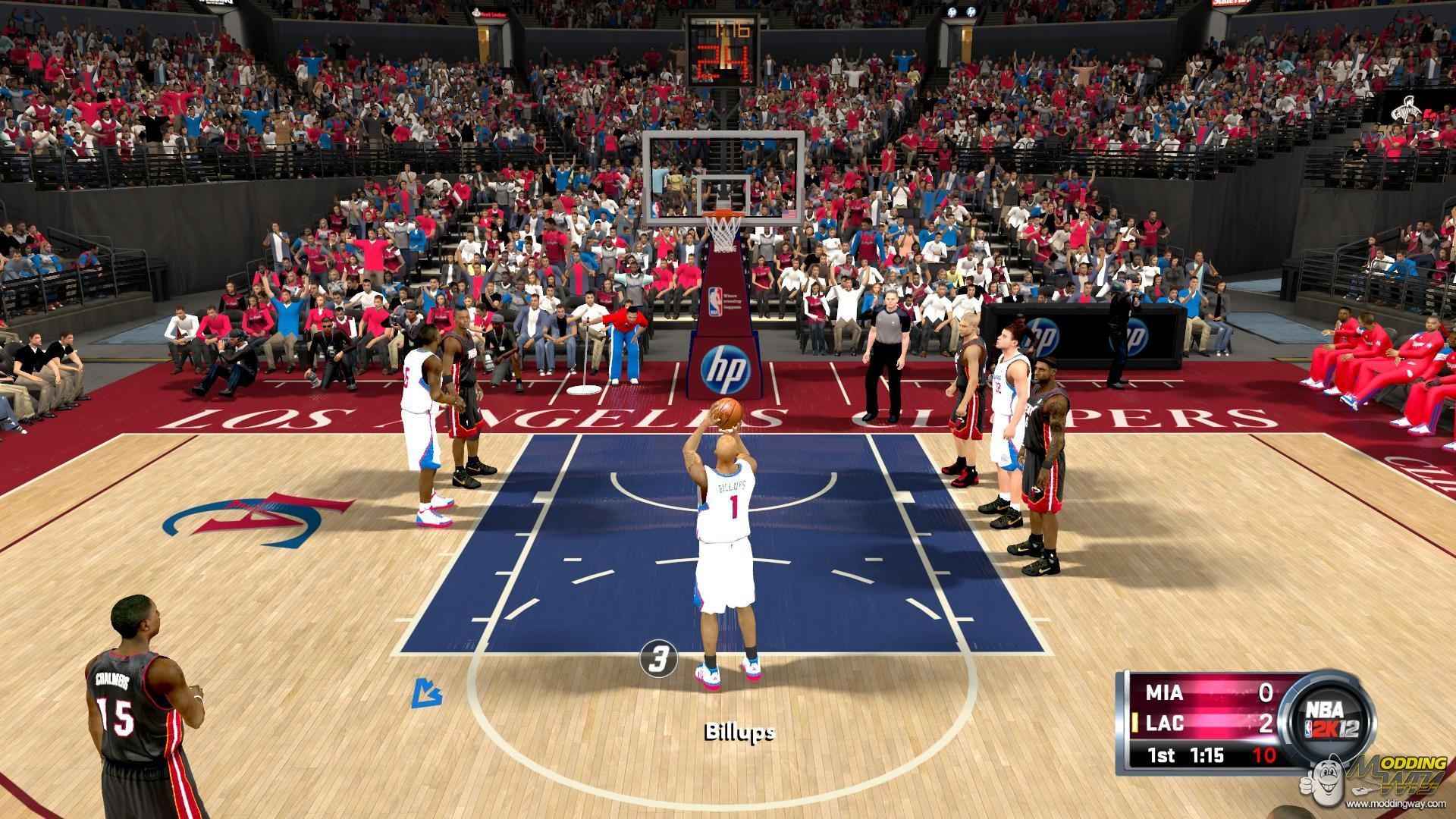Select the circled number 3 player marker

coord(658,657)
